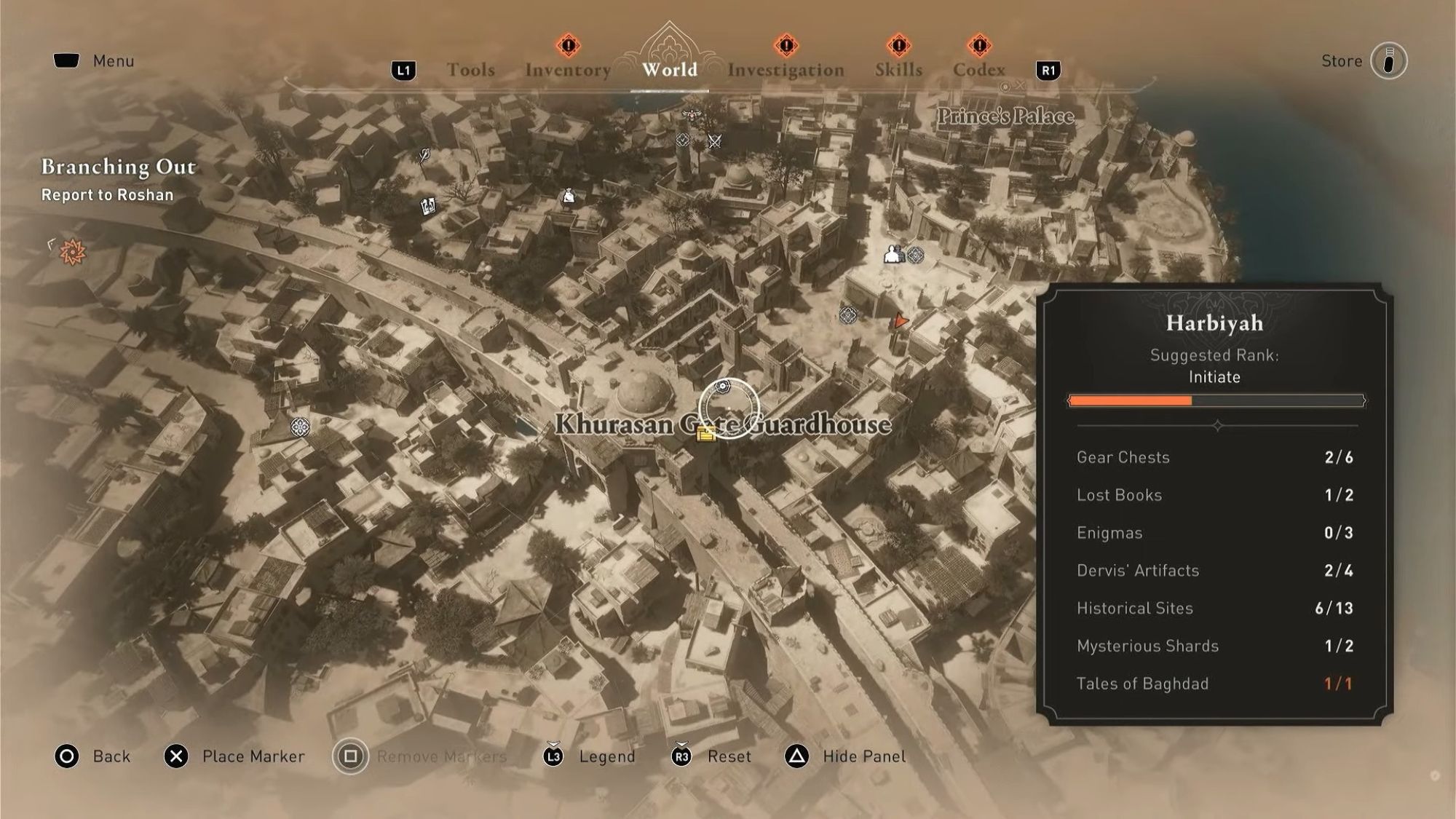The height and width of the screenshot is (819, 1456).
Task: Click Hide Panel to dismiss the Harbiyah info
Action: 863,756
